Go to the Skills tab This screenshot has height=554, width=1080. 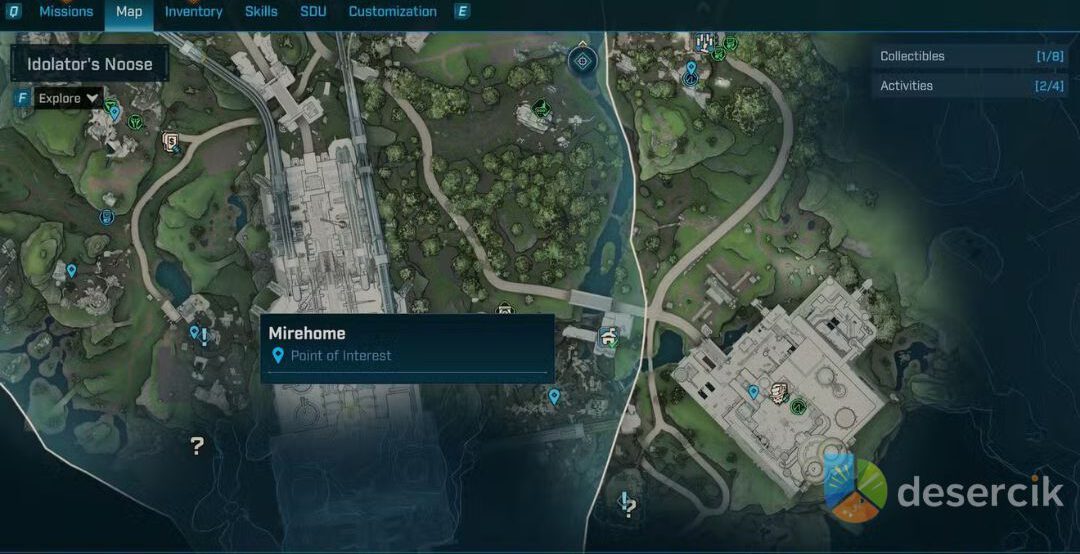pyautogui.click(x=261, y=12)
